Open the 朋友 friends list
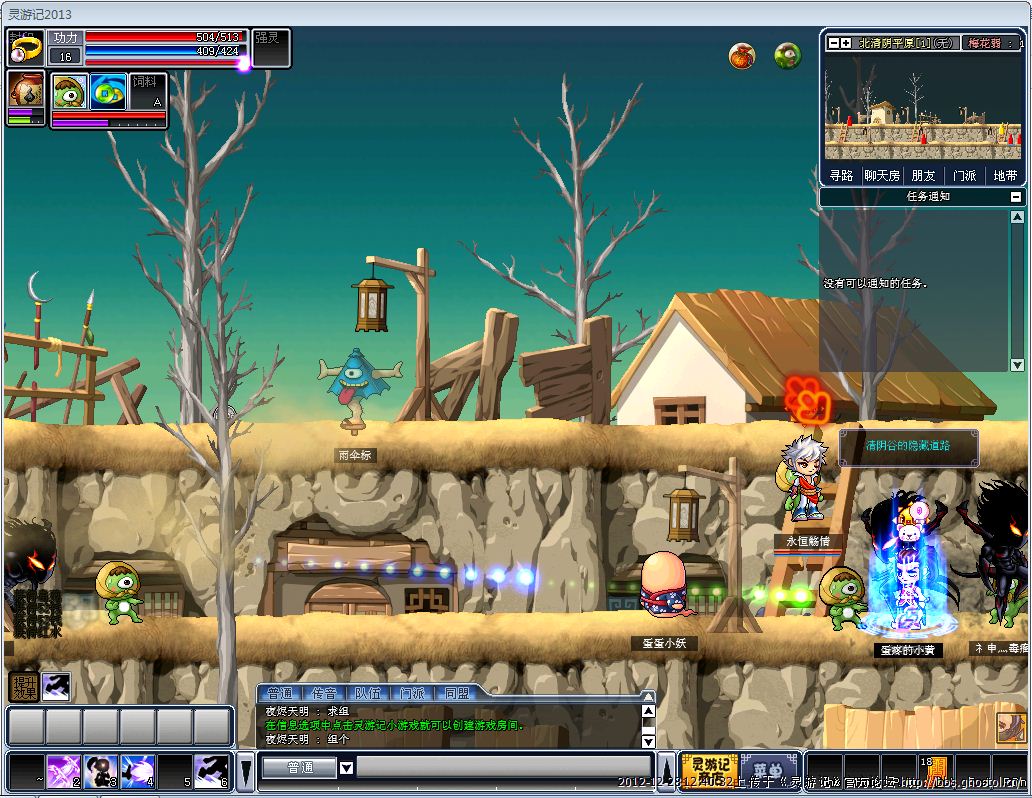 coord(923,175)
